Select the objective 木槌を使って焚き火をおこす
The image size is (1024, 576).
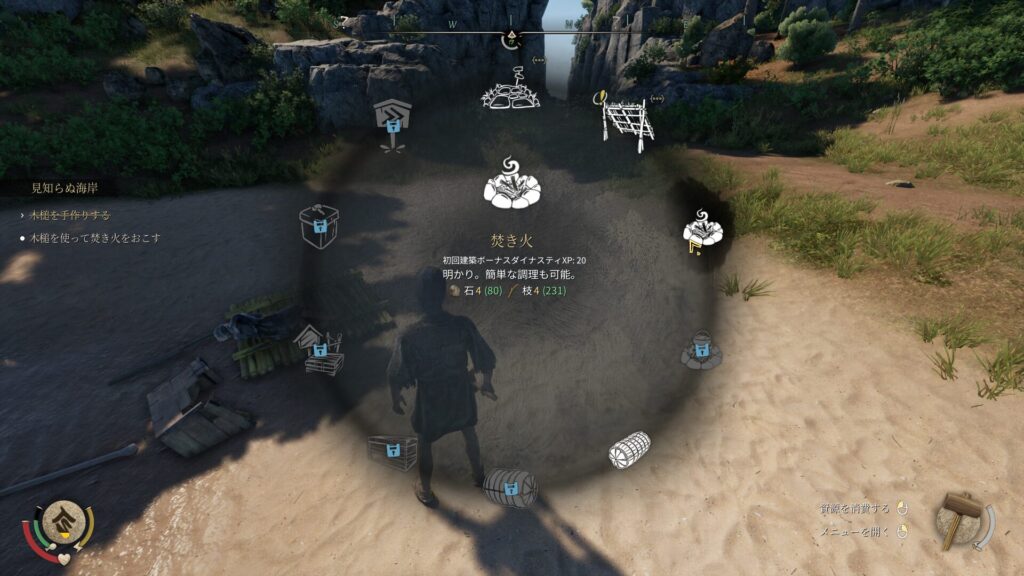(96, 238)
